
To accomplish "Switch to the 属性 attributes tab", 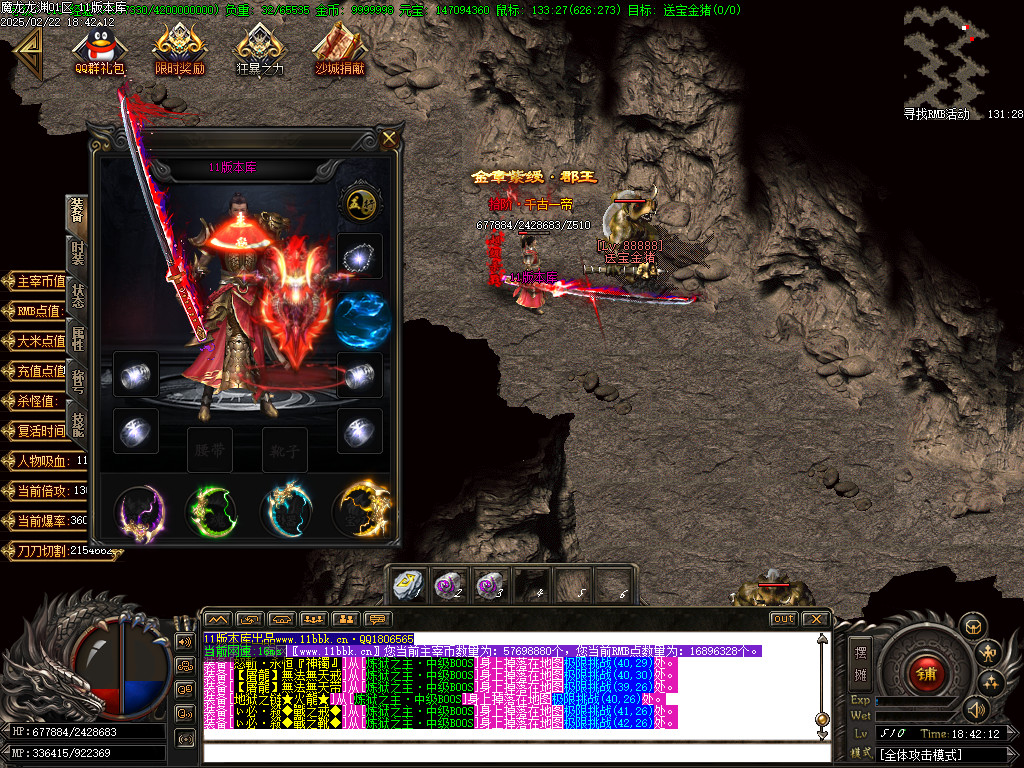I will click(x=78, y=338).
